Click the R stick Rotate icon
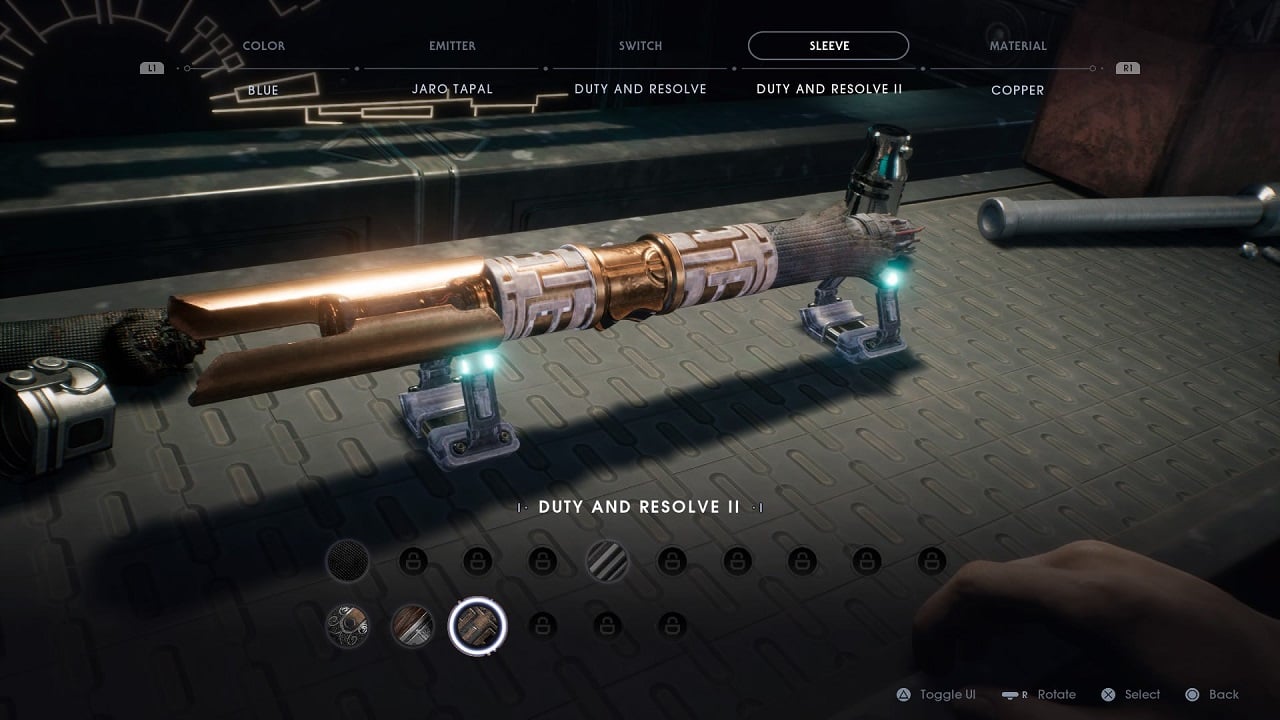Screen dimensions: 1280x720 tap(1012, 694)
